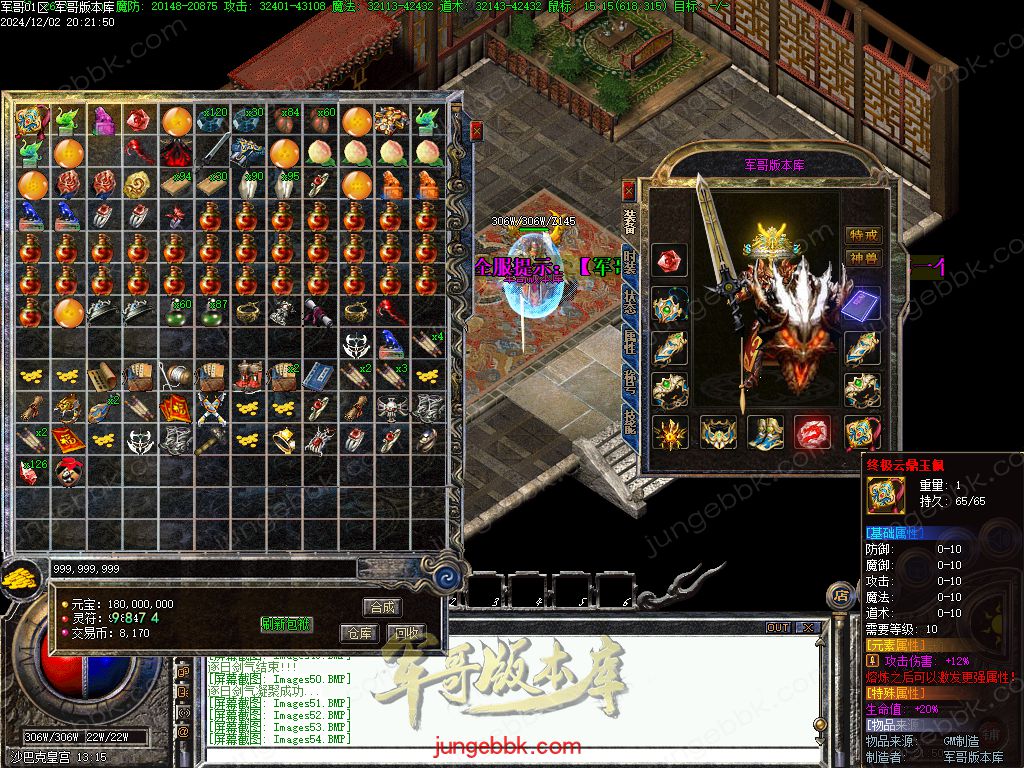Open the 仓库 warehouse
The height and width of the screenshot is (768, 1024).
360,633
